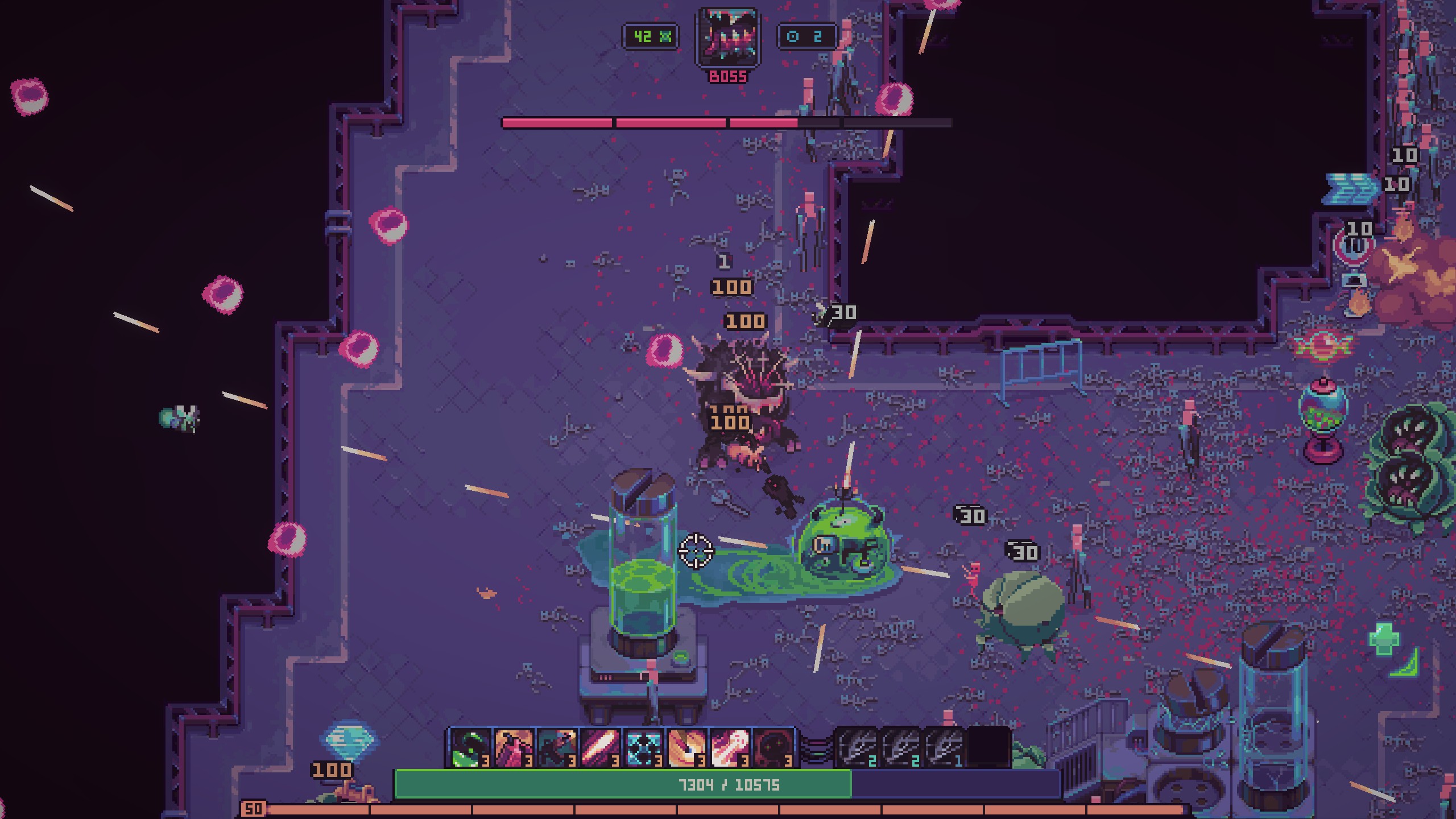Select the dark red green-eyed shadow ability
The width and height of the screenshot is (1456, 819).
[x=773, y=747]
